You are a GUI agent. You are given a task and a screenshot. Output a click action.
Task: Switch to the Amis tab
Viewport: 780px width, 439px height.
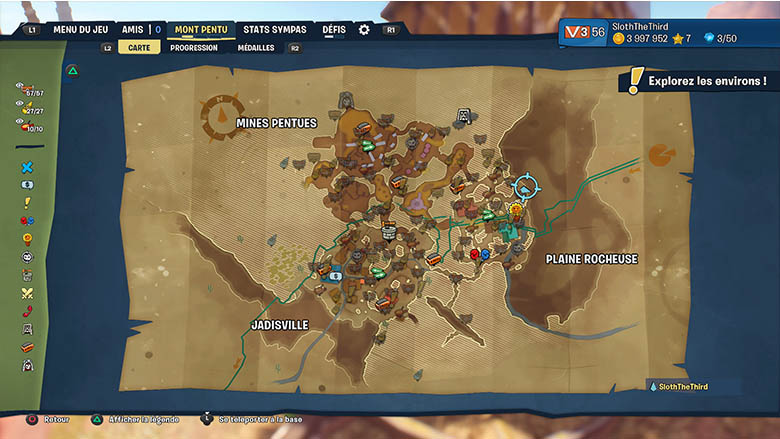tap(133, 30)
